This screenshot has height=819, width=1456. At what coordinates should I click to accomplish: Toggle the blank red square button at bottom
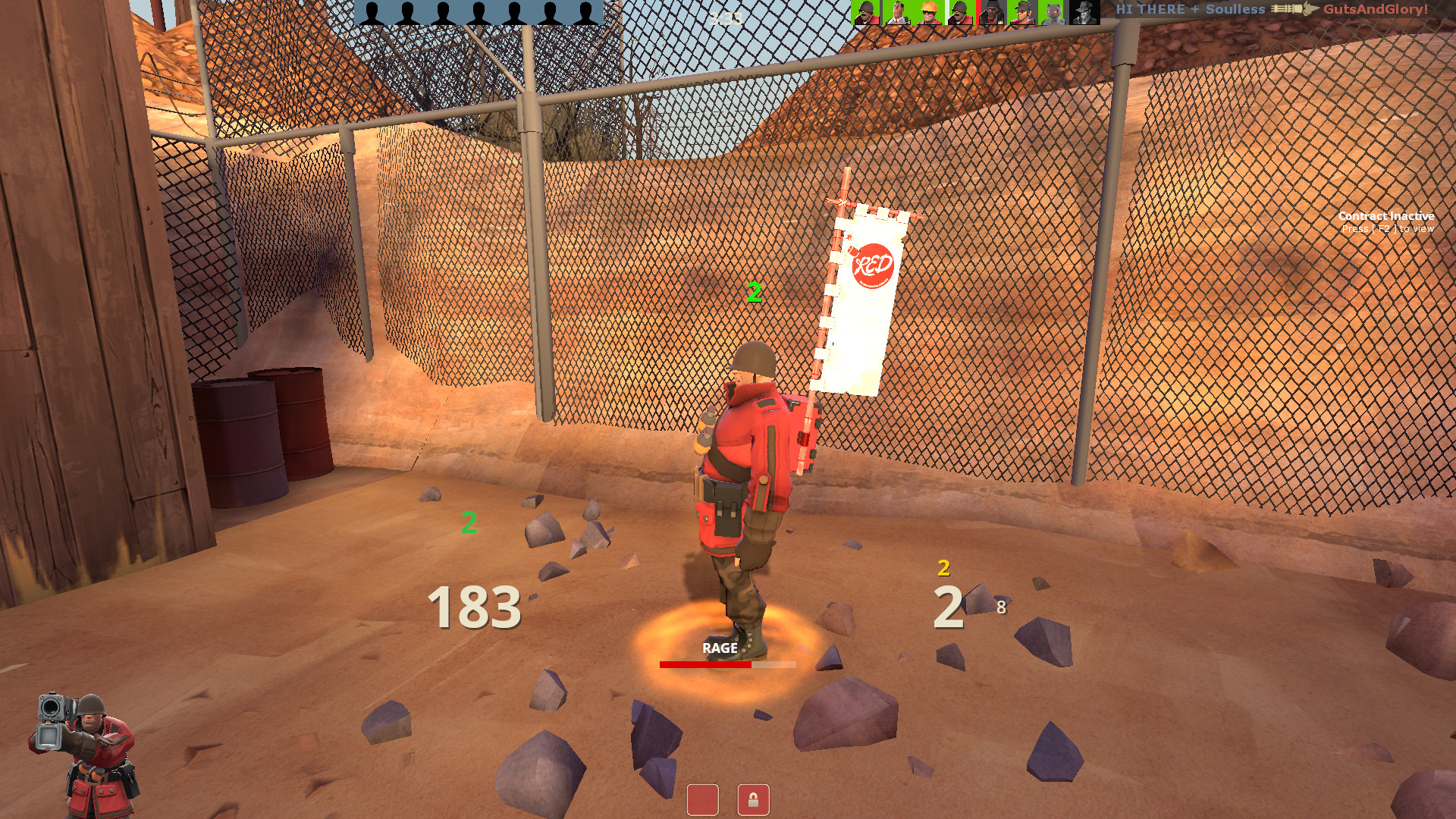(702, 801)
